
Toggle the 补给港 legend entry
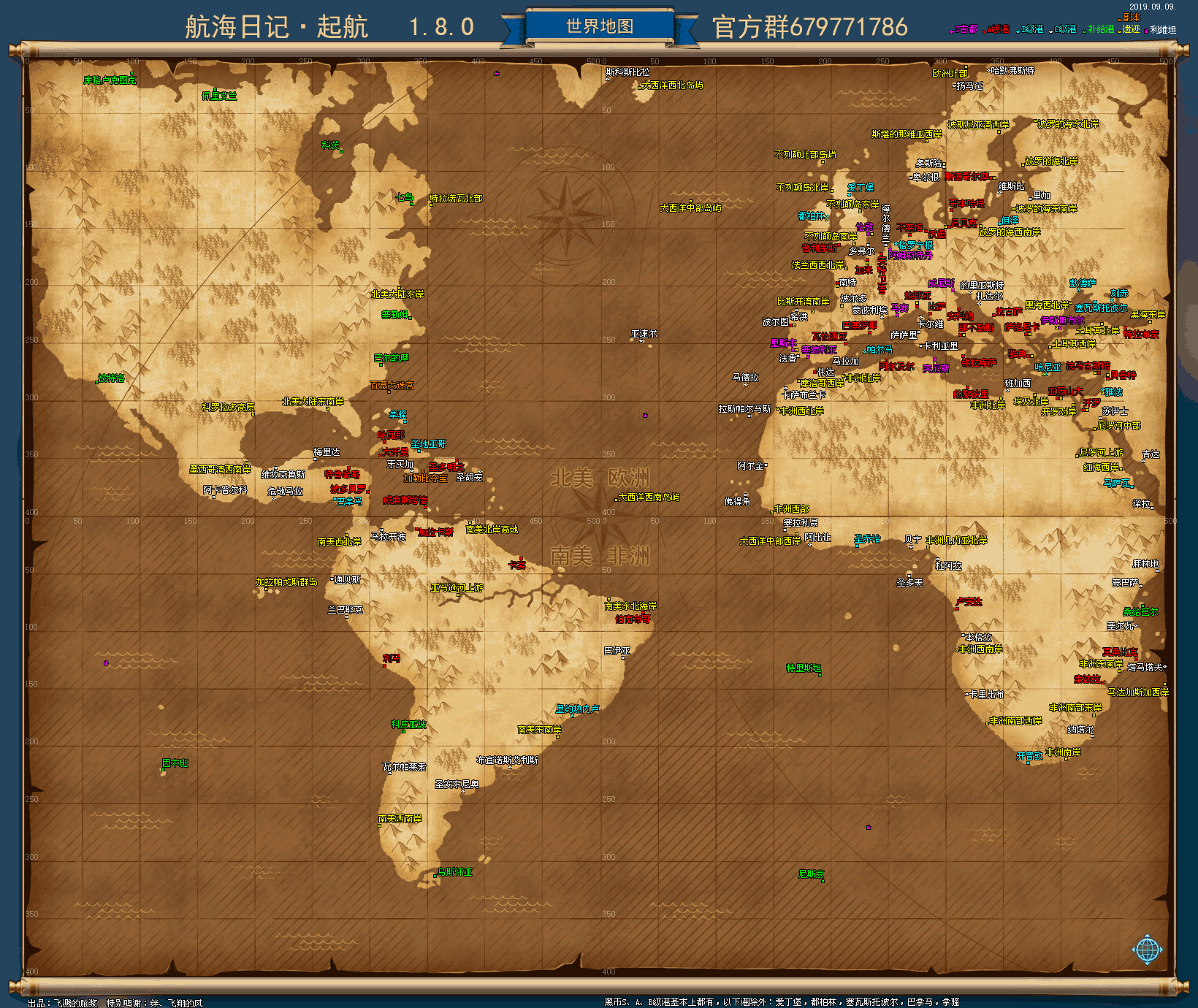pos(1101,29)
